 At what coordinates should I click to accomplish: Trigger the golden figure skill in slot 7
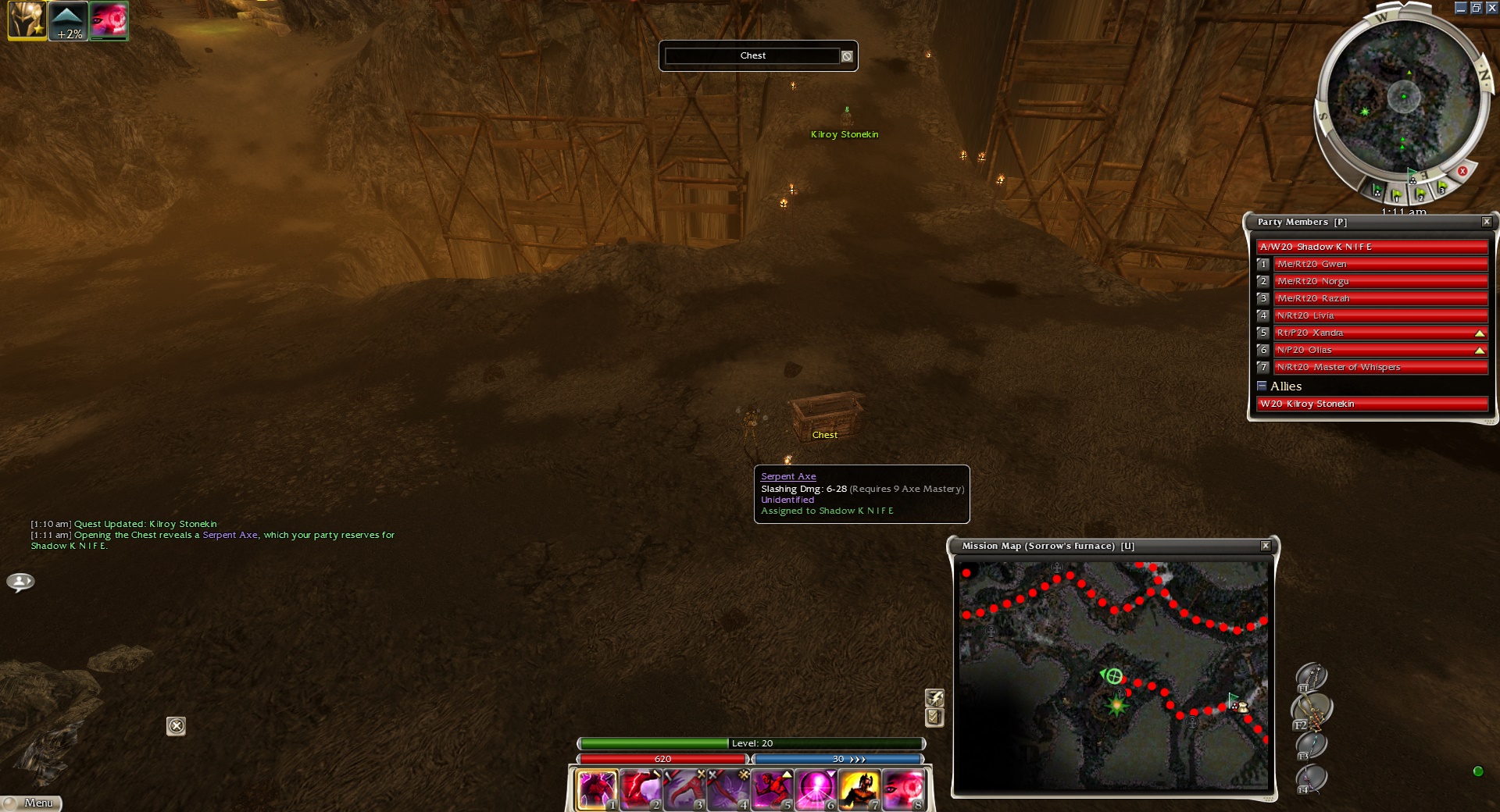pyautogui.click(x=859, y=789)
